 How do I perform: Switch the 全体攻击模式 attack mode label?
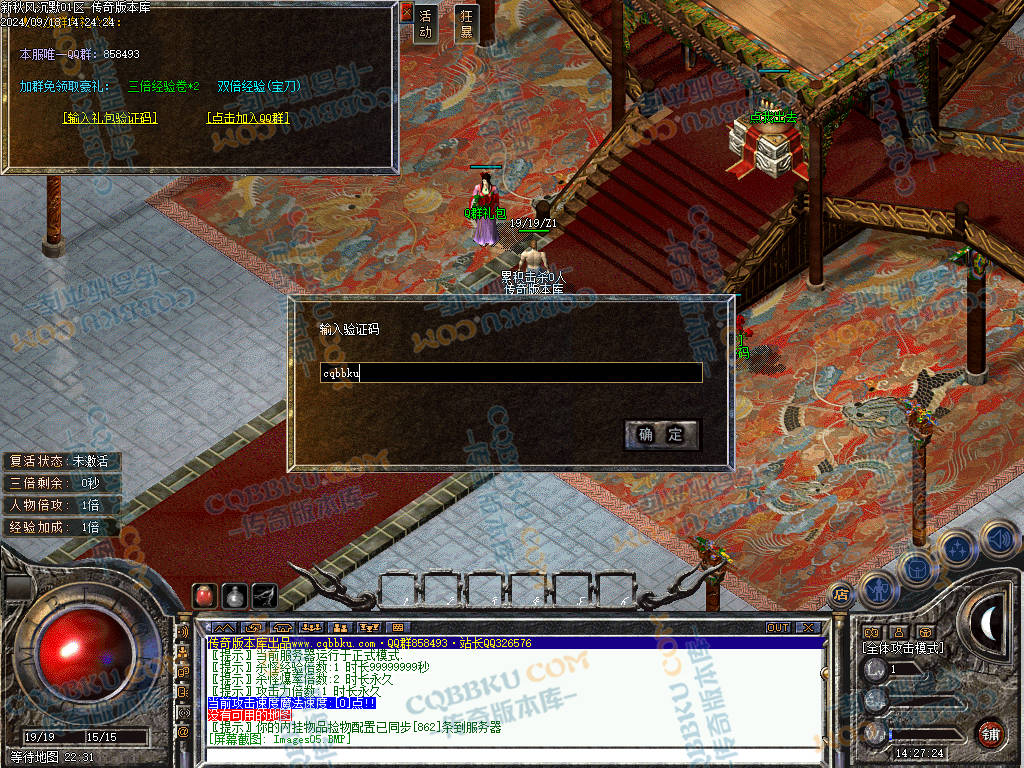tap(902, 648)
